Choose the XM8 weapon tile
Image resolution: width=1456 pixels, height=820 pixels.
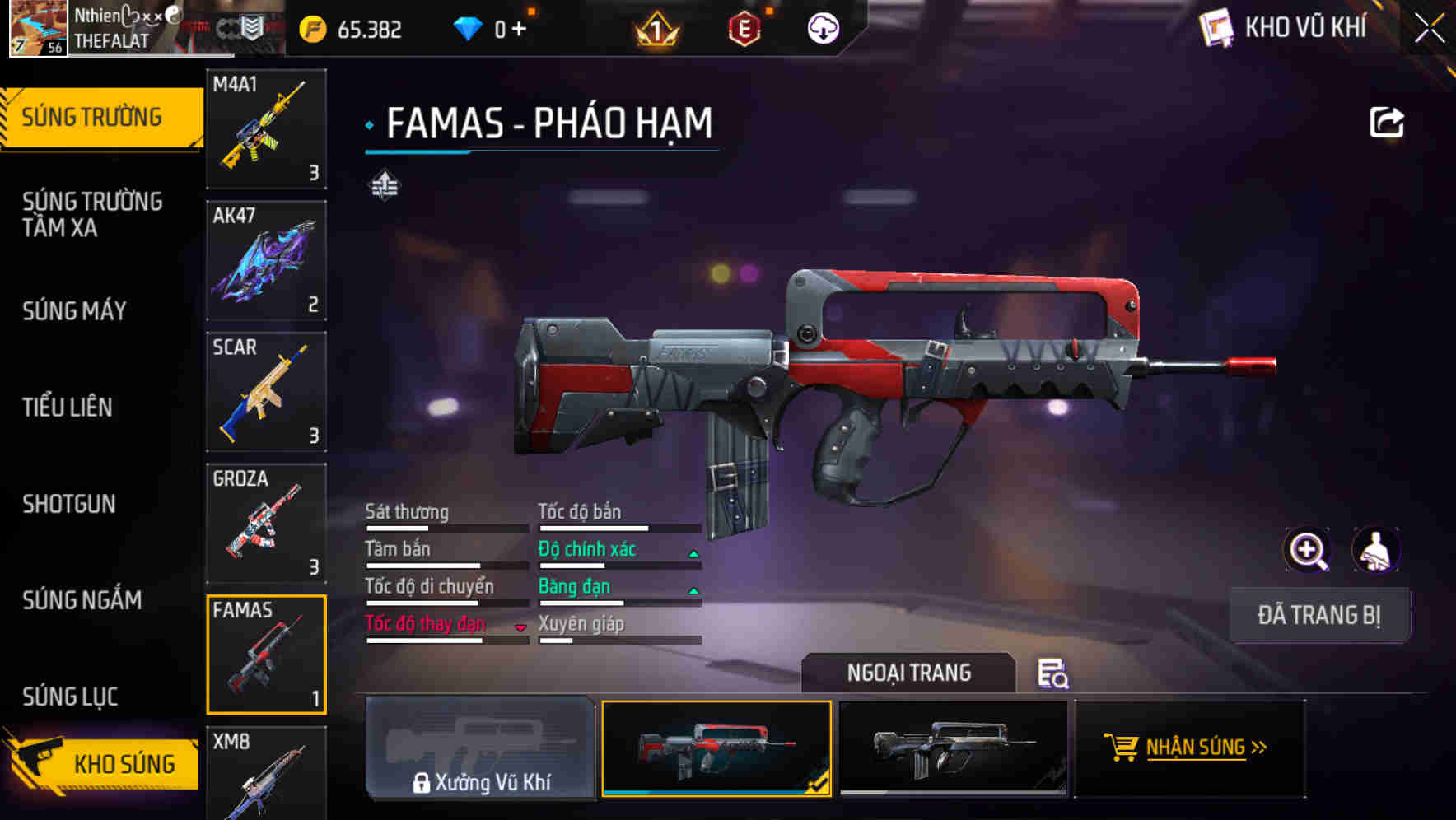coord(266,774)
